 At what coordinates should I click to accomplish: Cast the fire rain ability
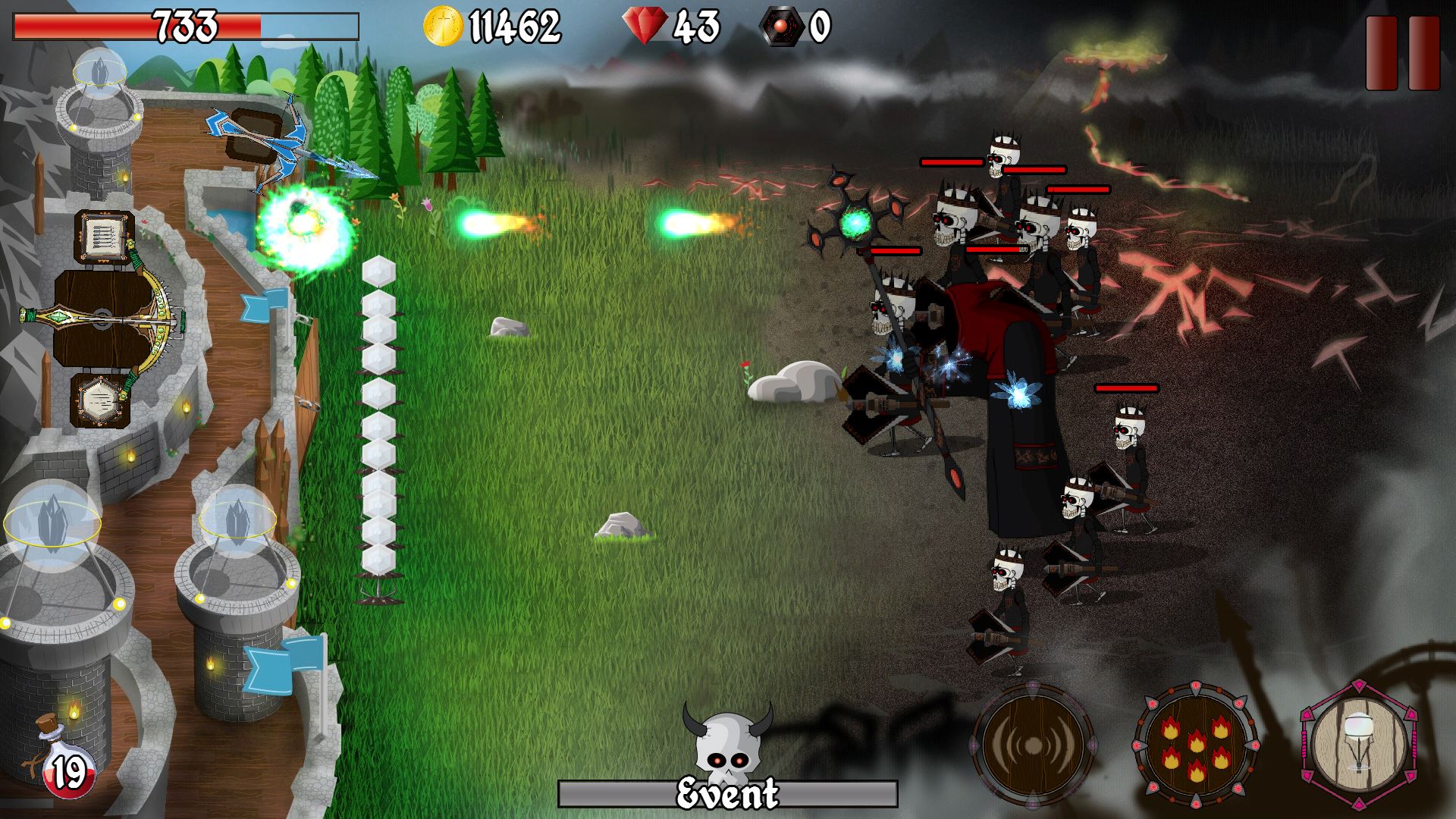1195,745
